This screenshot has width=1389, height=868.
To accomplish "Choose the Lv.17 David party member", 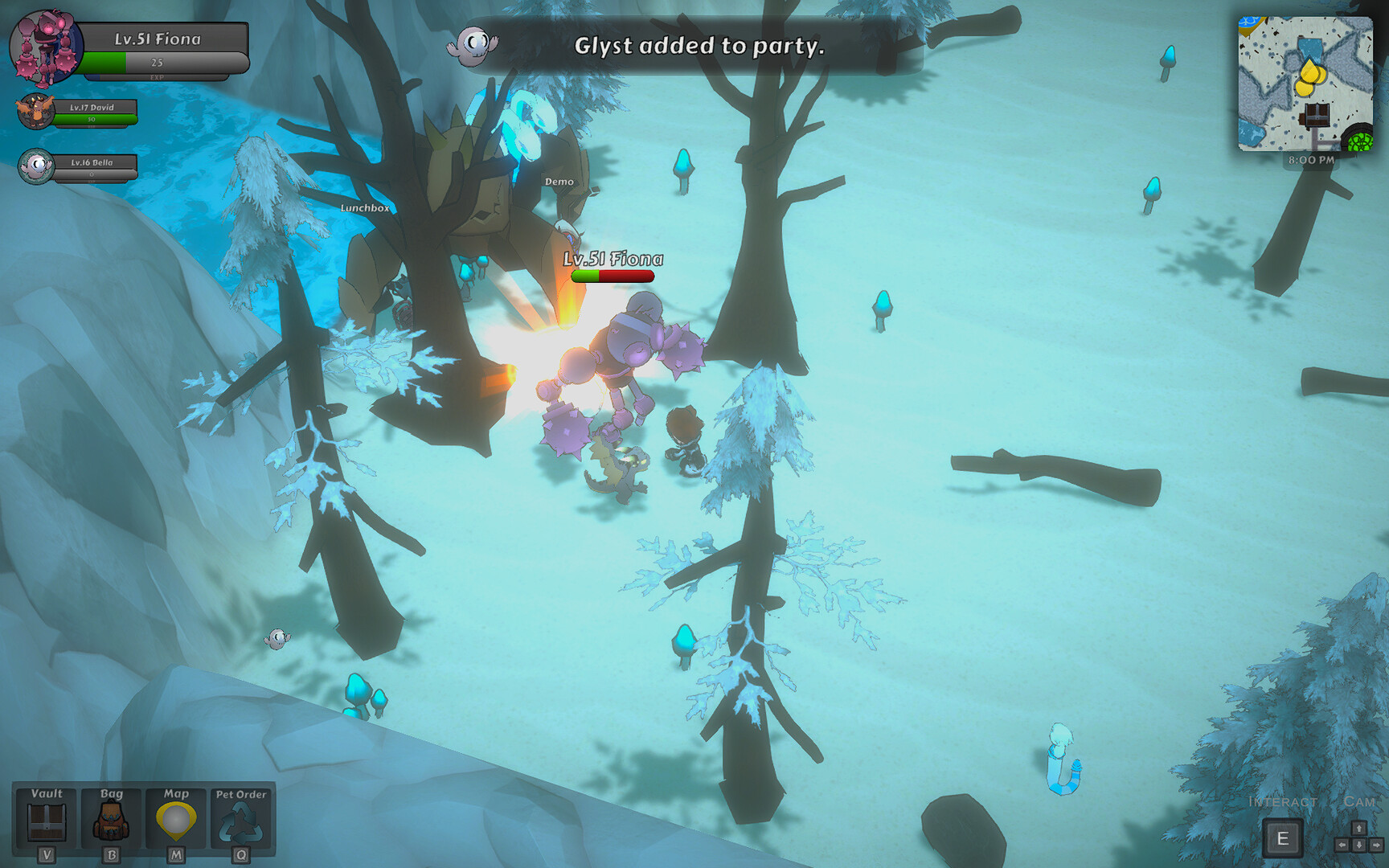I will (36, 112).
